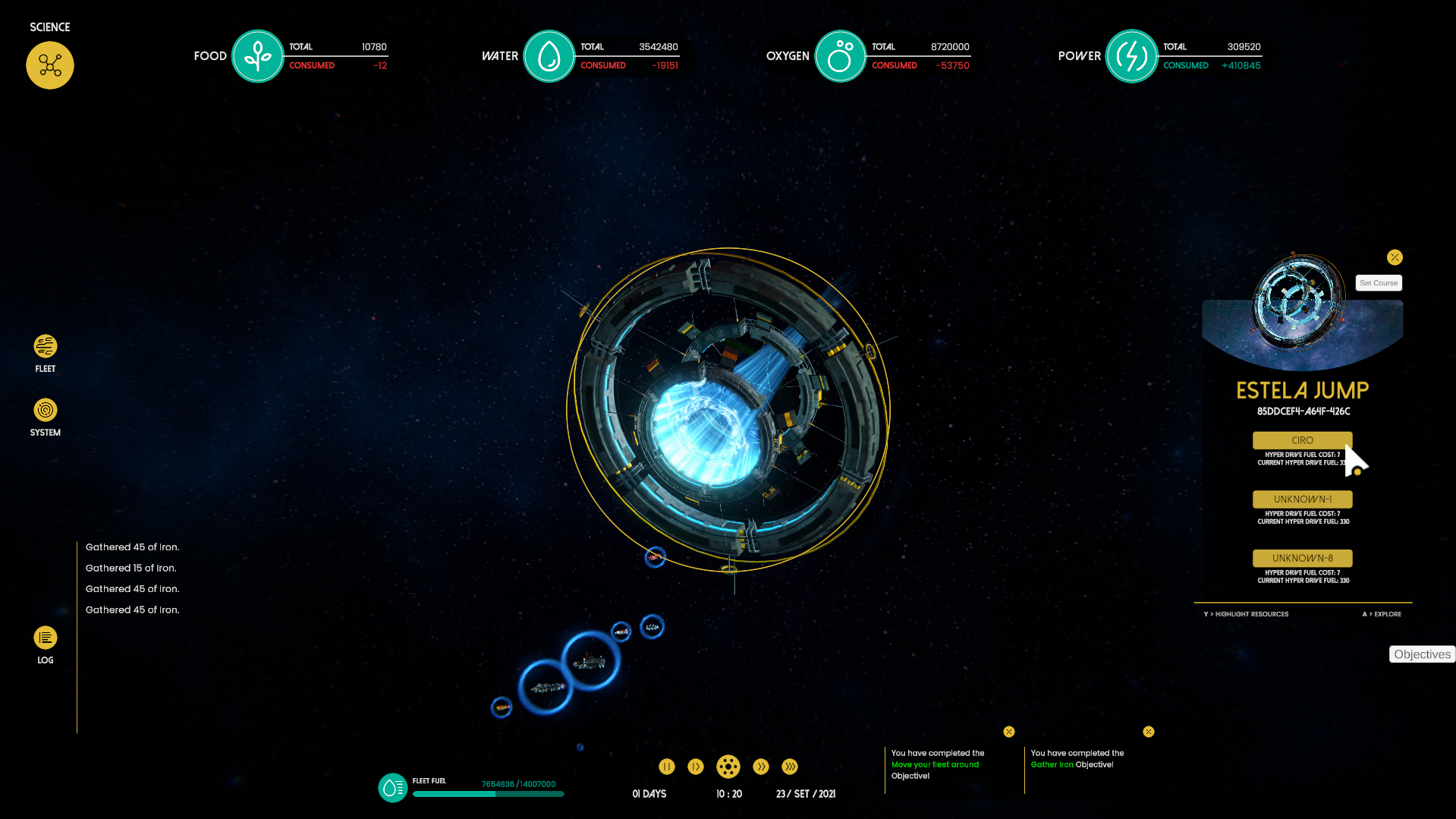Click the Food resource icon
Viewport: 1456px width, 819px height.
pos(258,56)
